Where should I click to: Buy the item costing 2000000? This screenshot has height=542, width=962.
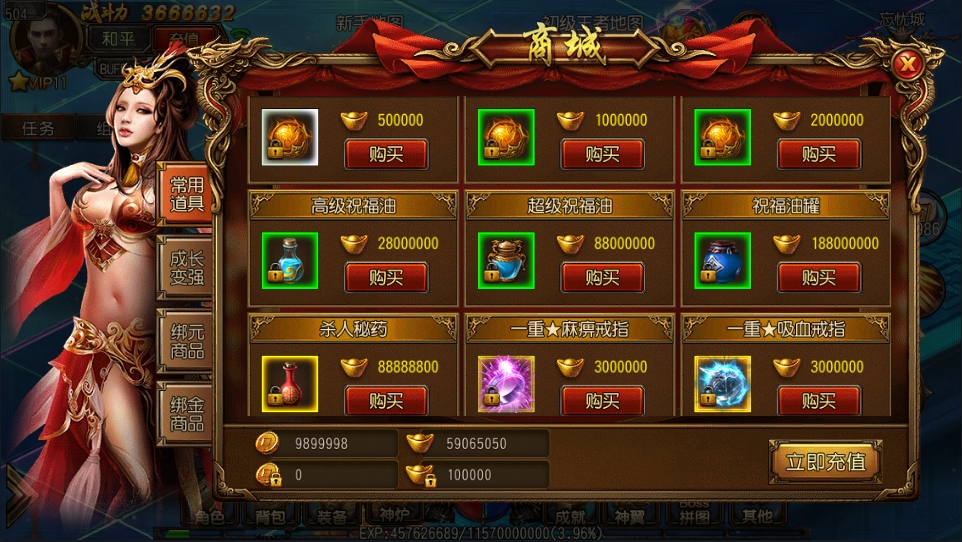tap(818, 154)
